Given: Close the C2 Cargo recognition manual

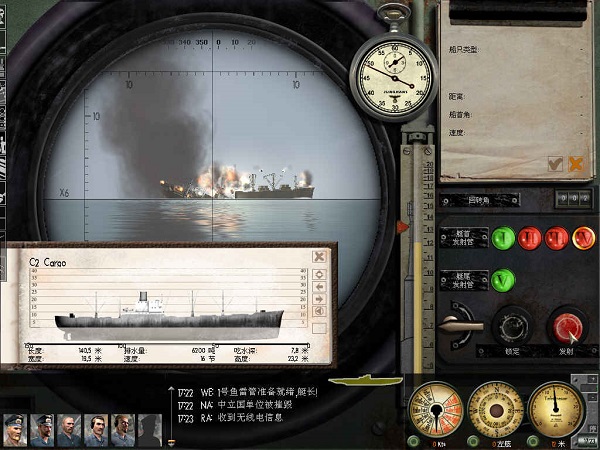Looking at the screenshot, I should [x=319, y=256].
